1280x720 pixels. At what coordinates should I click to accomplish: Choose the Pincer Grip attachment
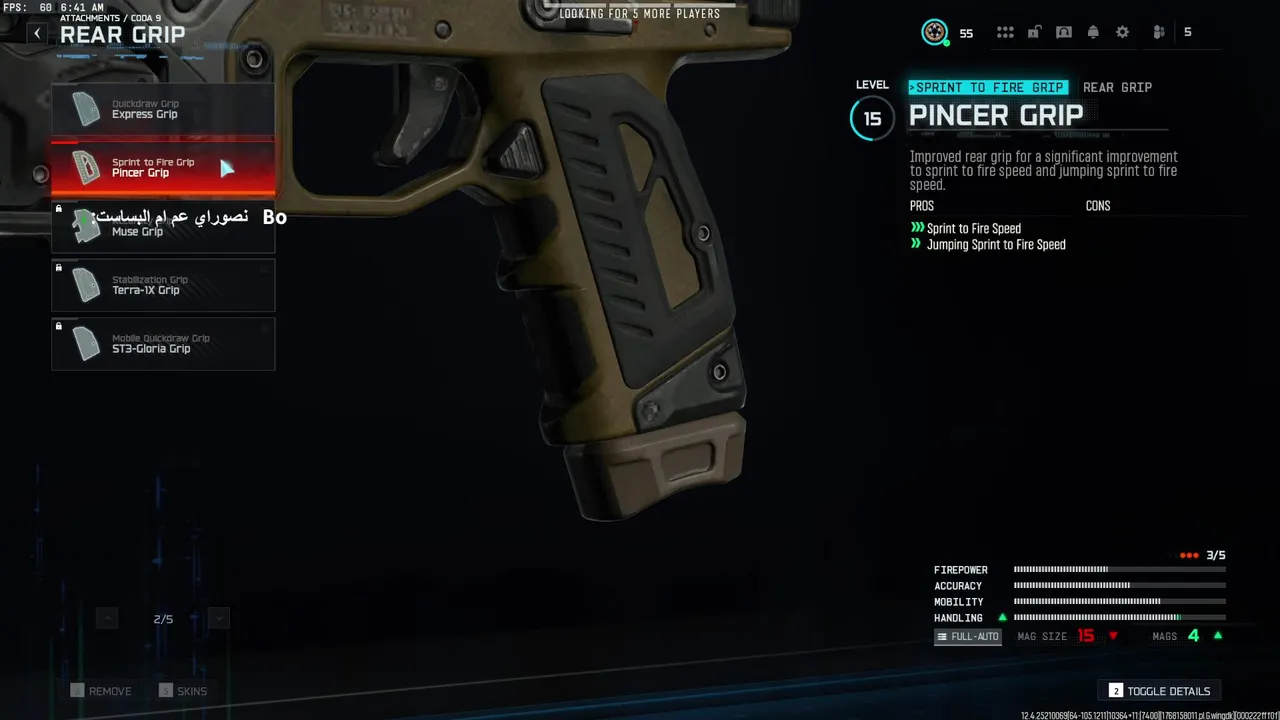coord(163,167)
